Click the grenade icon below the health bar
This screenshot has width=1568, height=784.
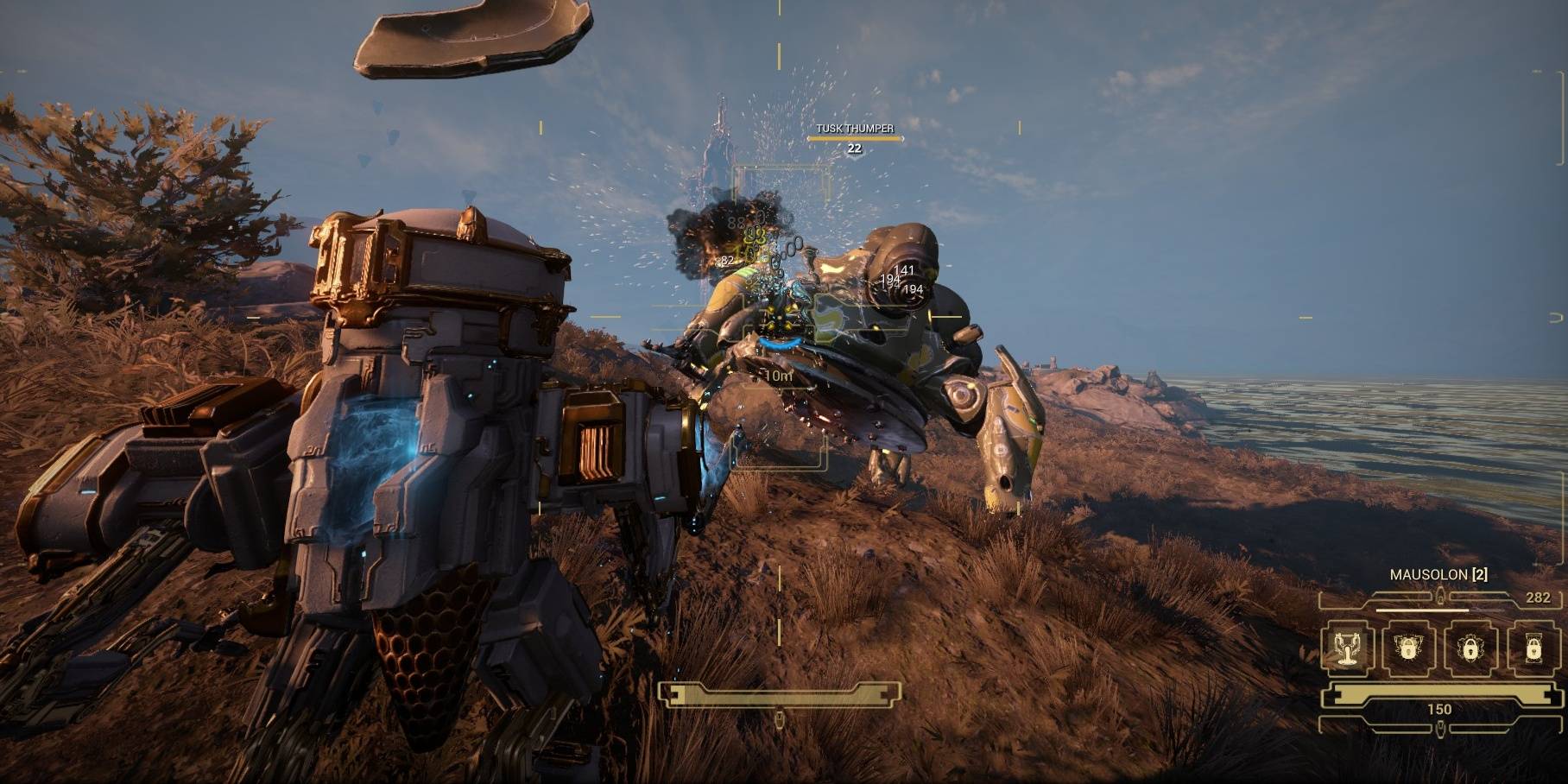(x=1440, y=727)
